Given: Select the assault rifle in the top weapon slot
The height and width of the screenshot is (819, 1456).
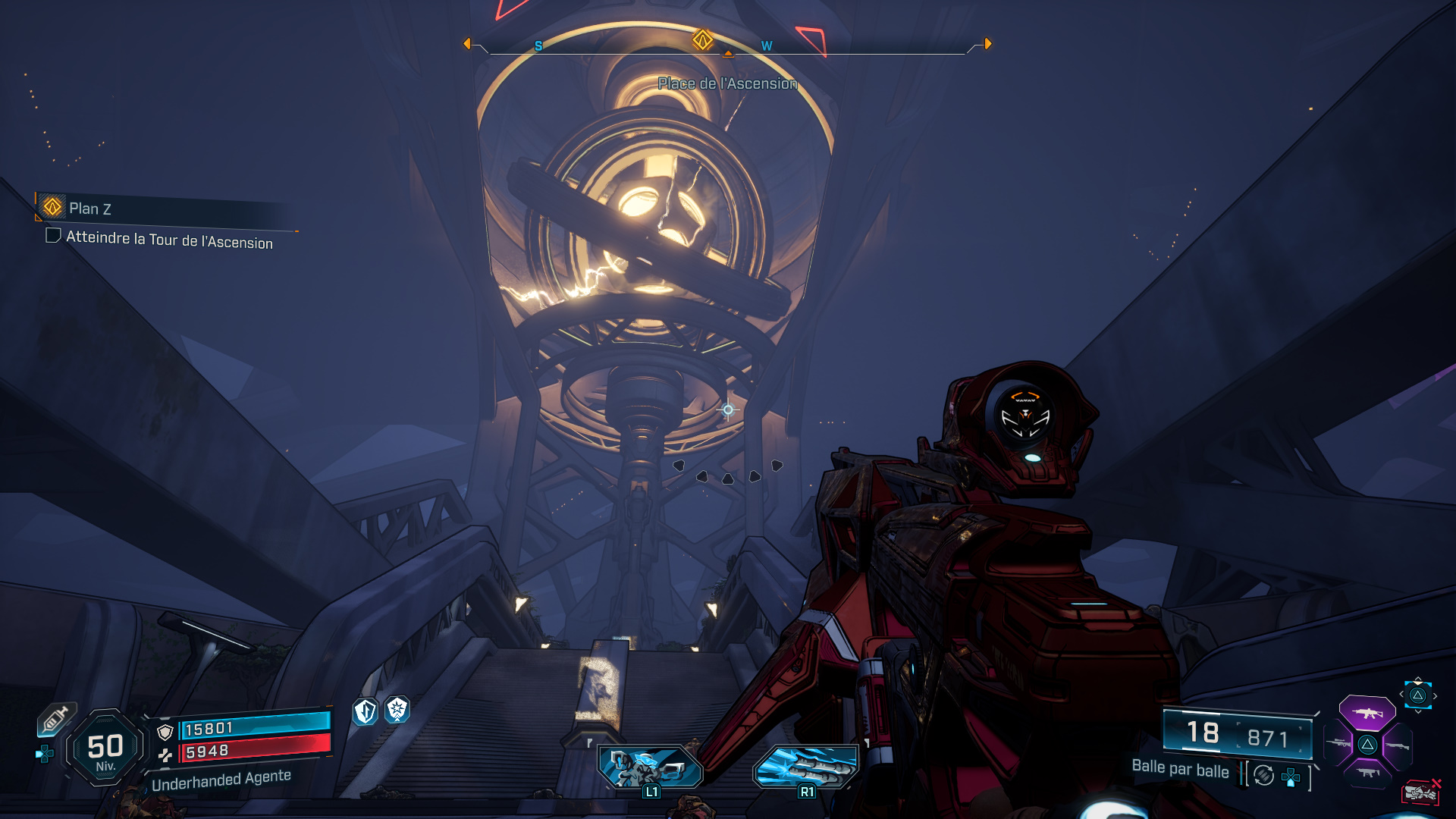Looking at the screenshot, I should 1367,714.
